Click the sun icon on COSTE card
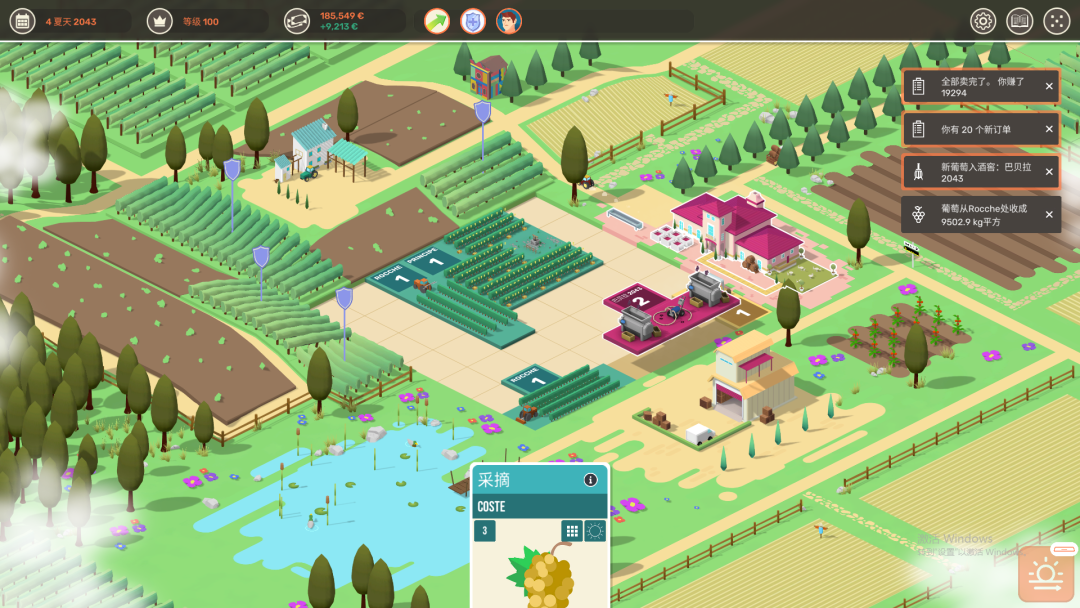The width and height of the screenshot is (1080, 608). (595, 531)
